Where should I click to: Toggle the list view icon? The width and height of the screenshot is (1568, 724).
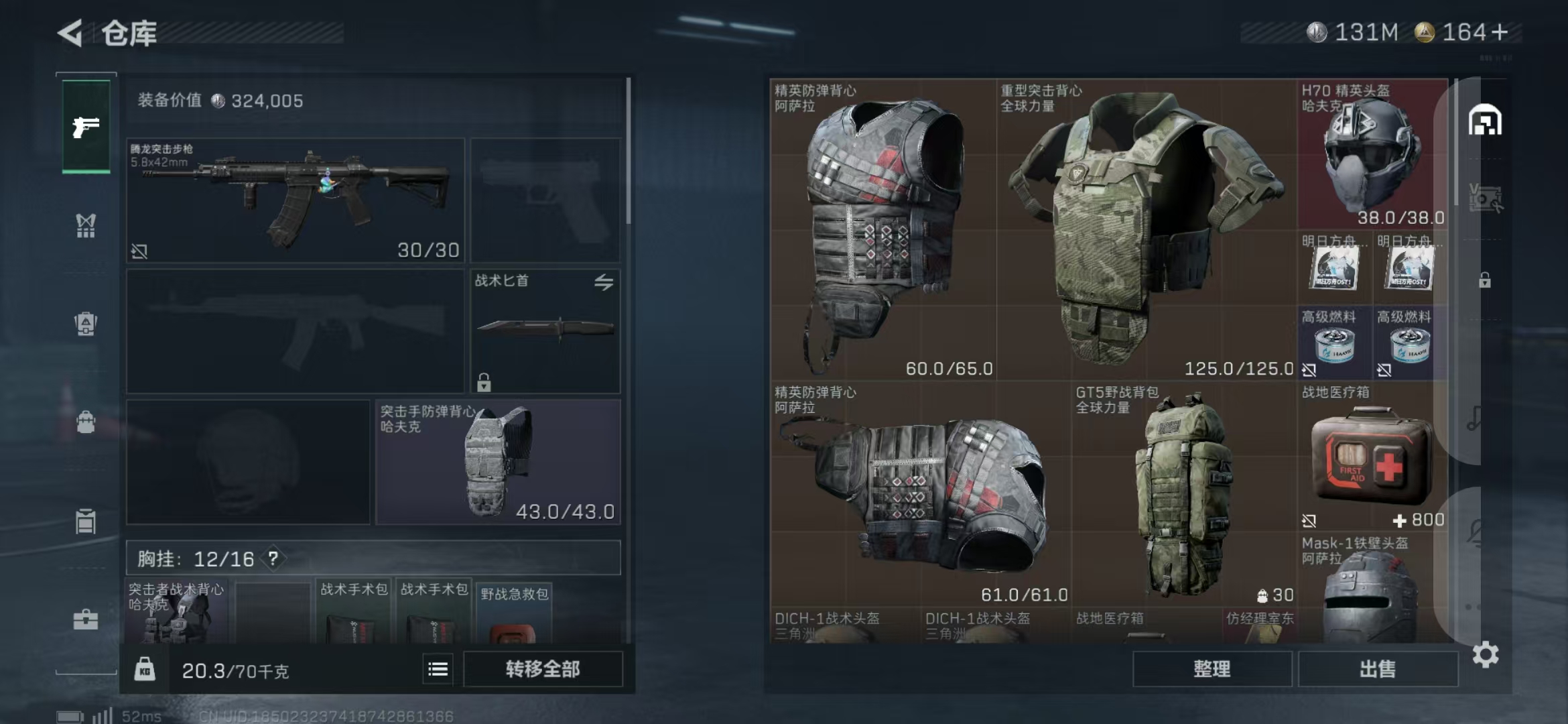pos(438,669)
